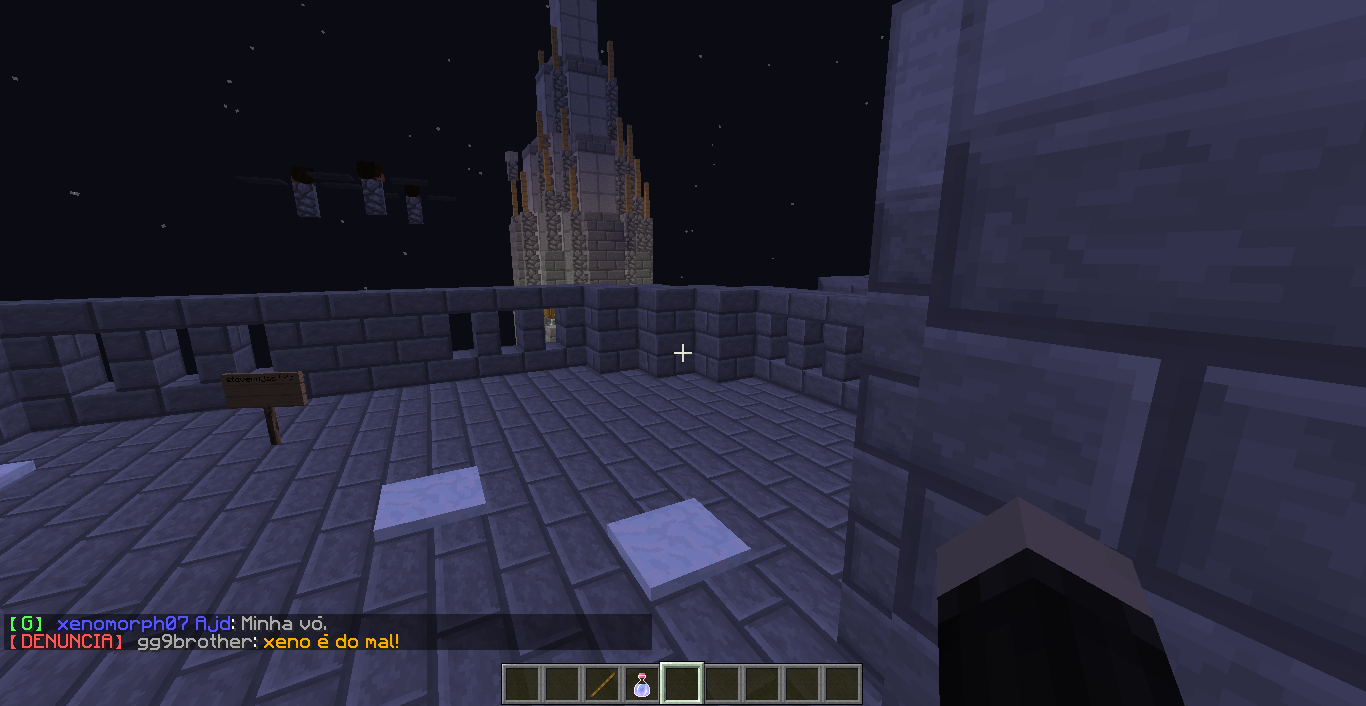Click the highlighted empty hotbar slot
This screenshot has width=1366, height=706.
coord(682,684)
